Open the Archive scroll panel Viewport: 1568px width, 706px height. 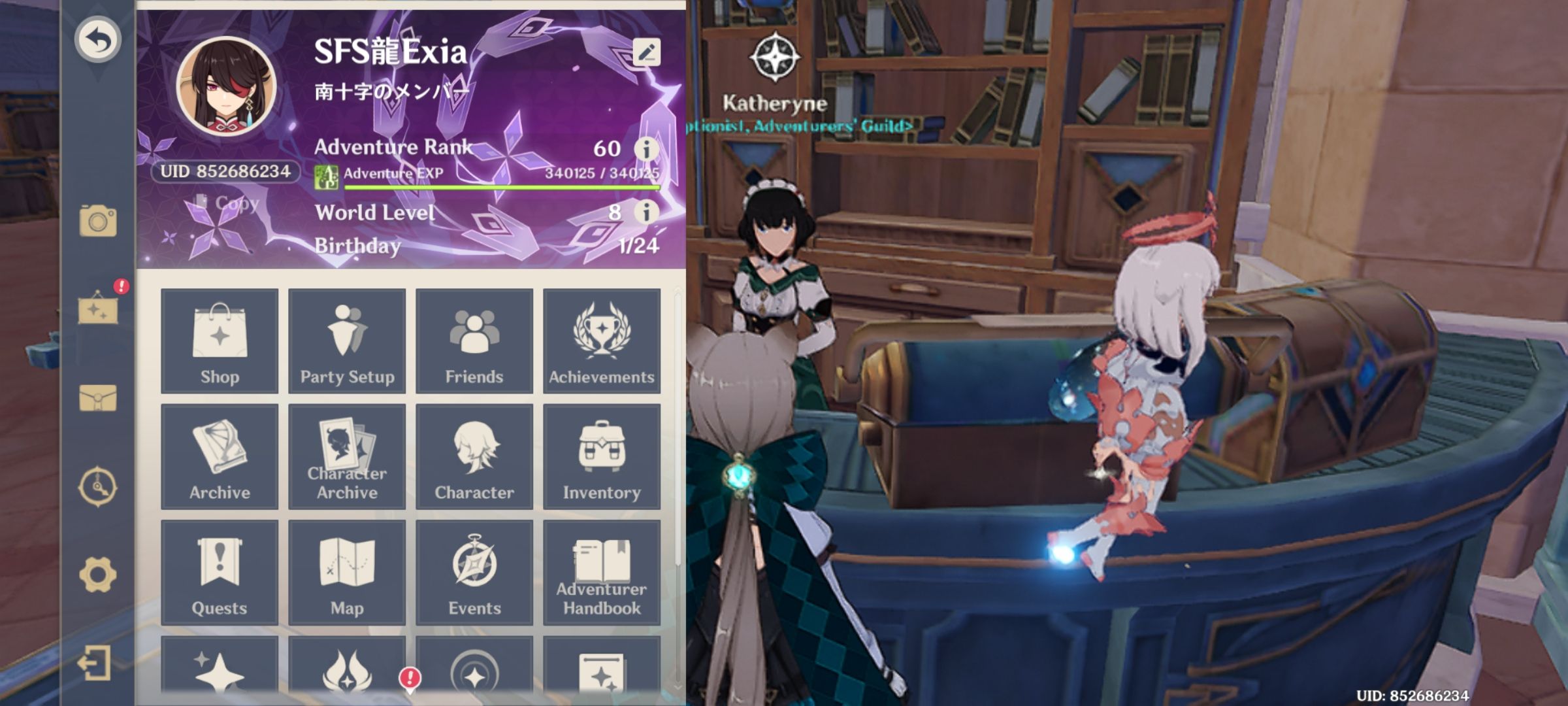pyautogui.click(x=220, y=458)
